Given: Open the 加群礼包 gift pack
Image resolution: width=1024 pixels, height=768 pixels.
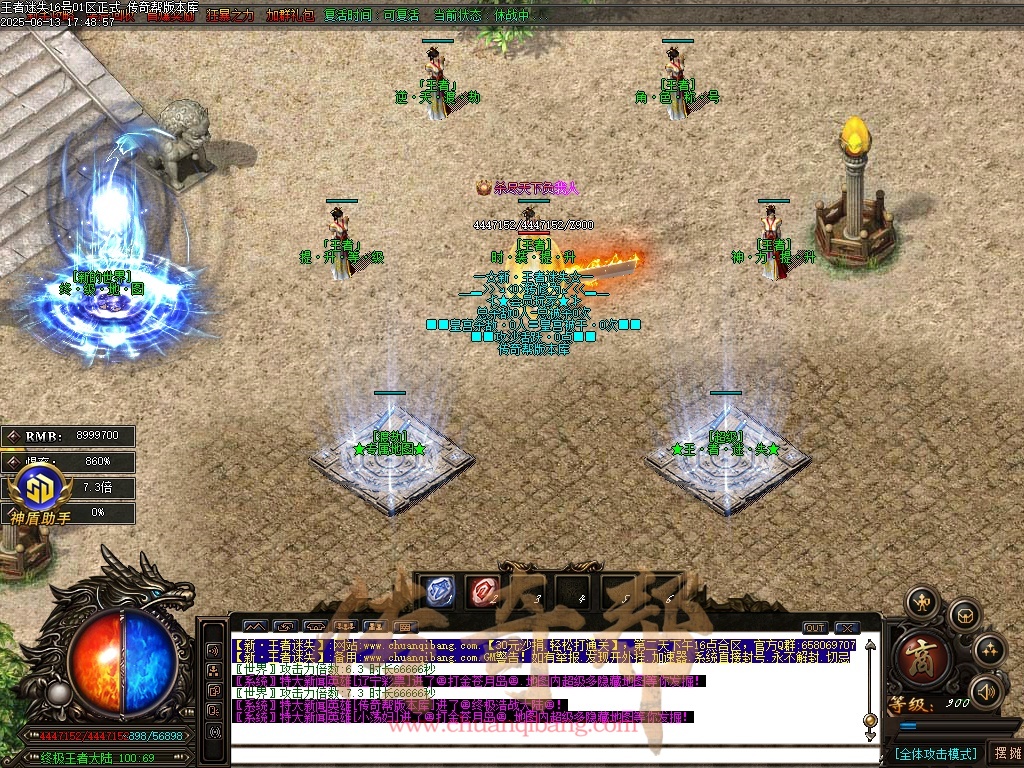Looking at the screenshot, I should 290,16.
